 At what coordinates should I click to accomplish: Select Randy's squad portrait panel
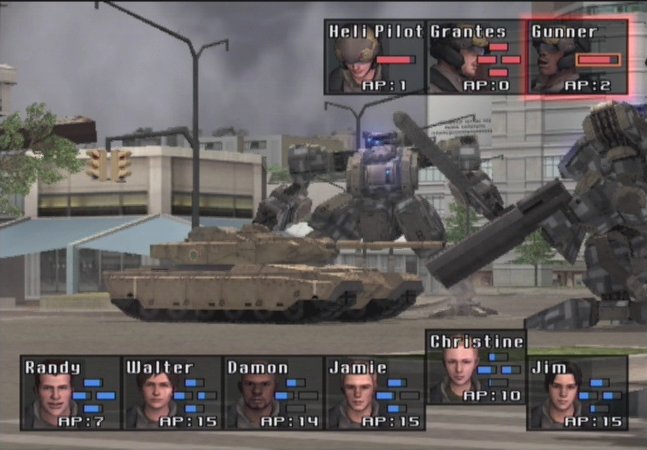point(70,393)
